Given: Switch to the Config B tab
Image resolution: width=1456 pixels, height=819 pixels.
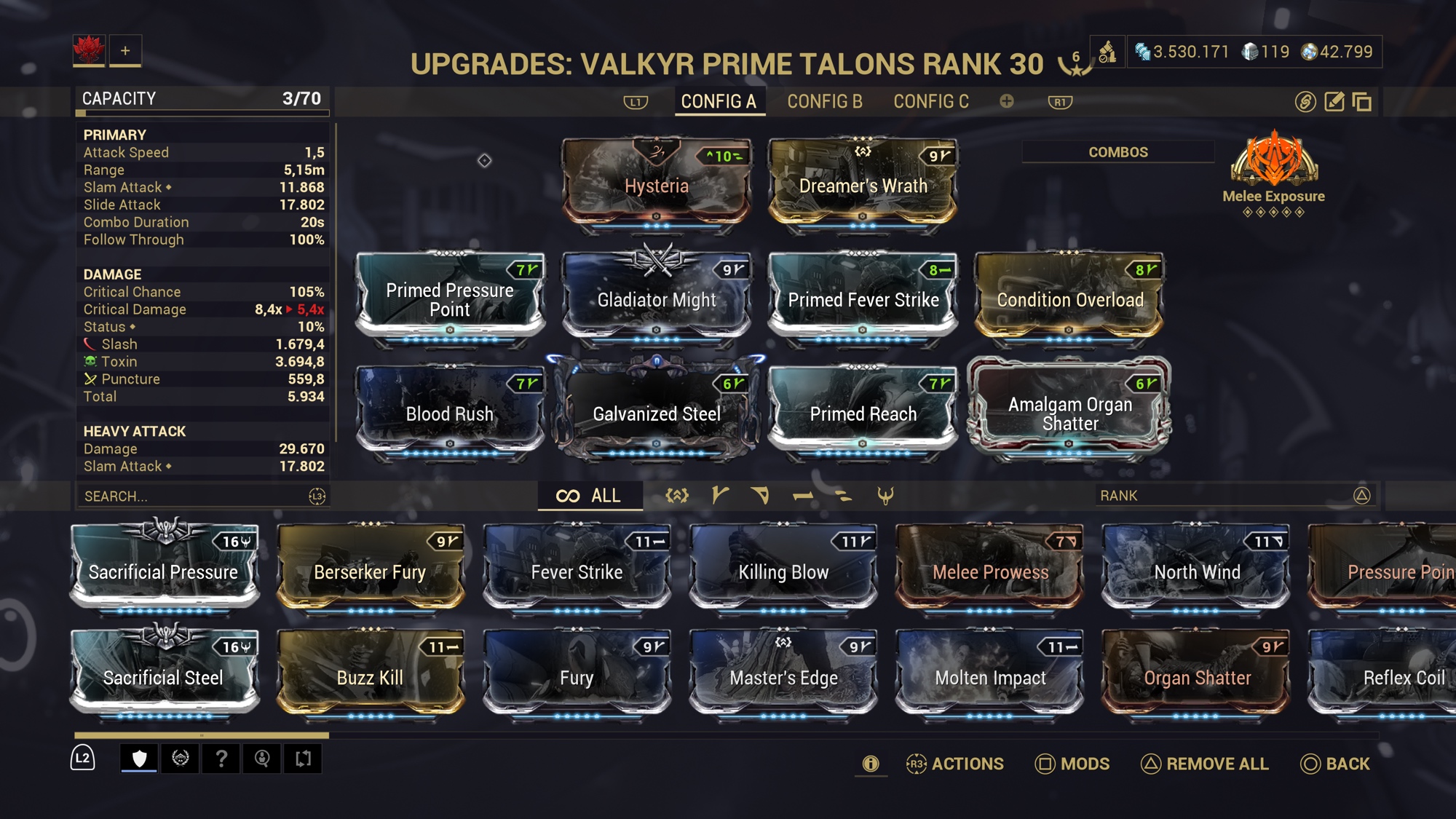Looking at the screenshot, I should point(824,102).
